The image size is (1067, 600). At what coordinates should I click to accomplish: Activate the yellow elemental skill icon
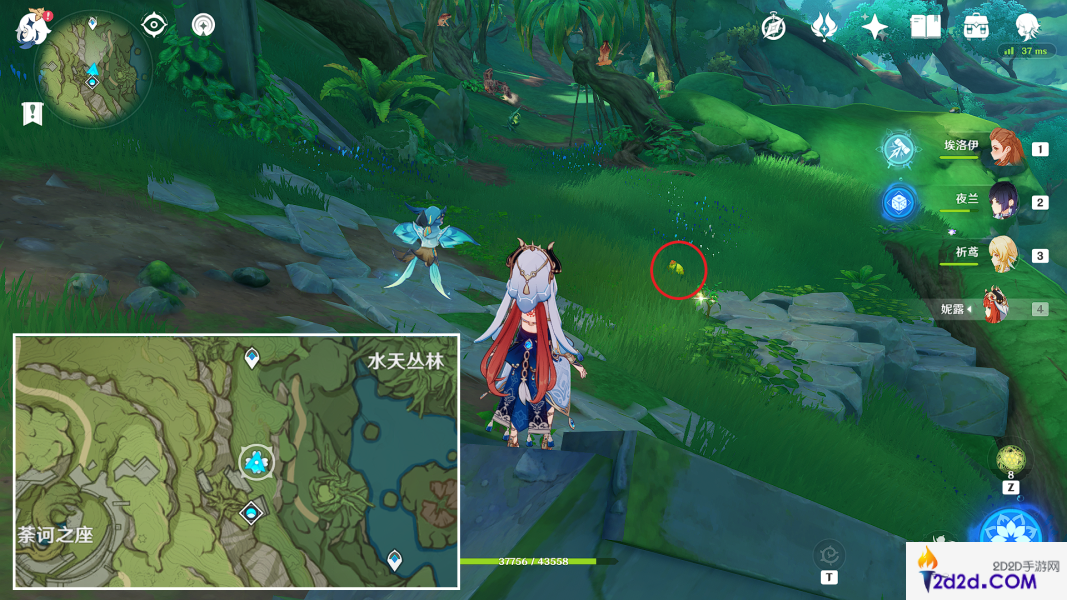[1010, 461]
